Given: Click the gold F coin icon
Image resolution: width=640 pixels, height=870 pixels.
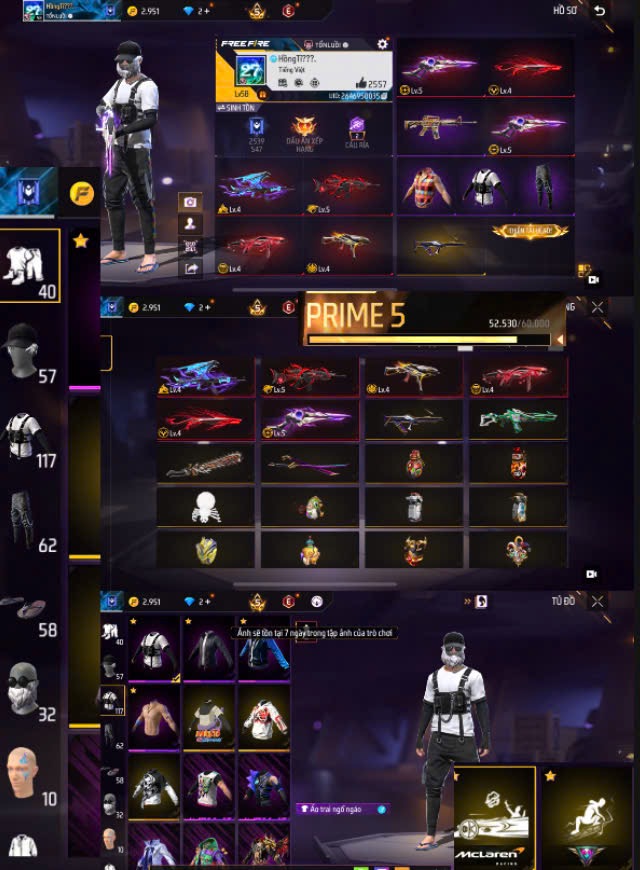Looking at the screenshot, I should click(x=82, y=192).
